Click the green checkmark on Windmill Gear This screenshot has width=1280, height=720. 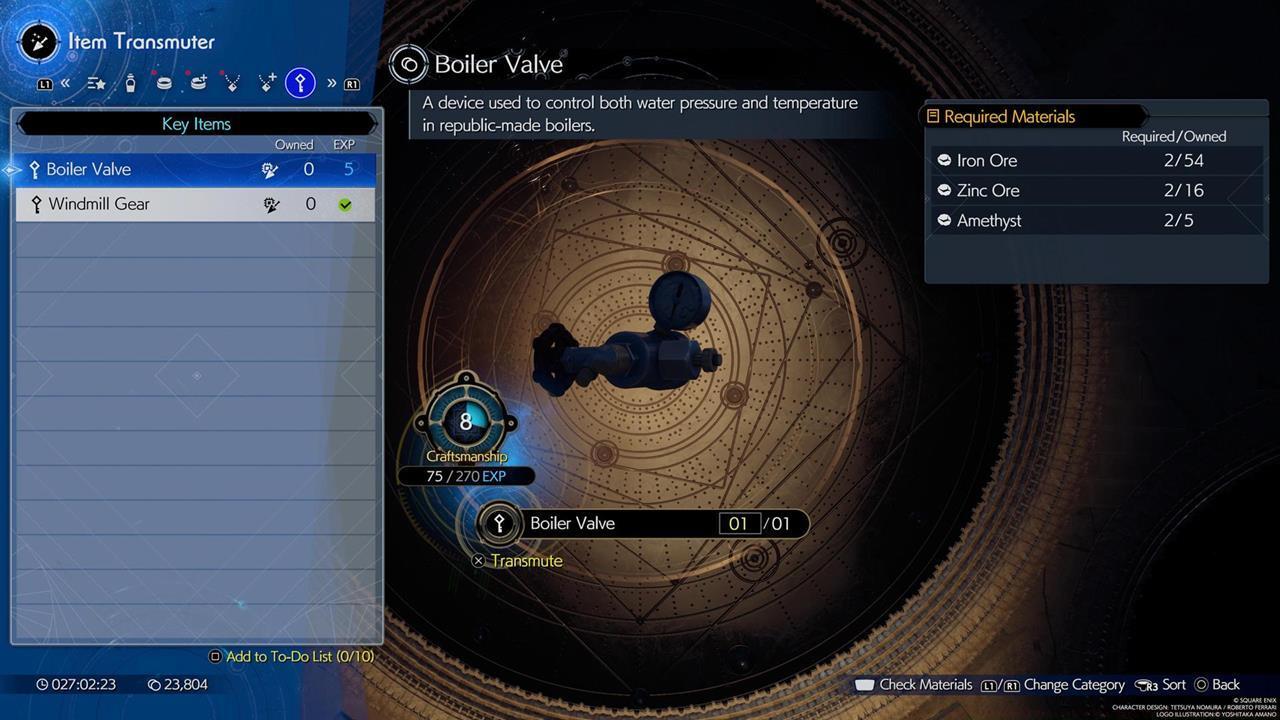coord(345,204)
